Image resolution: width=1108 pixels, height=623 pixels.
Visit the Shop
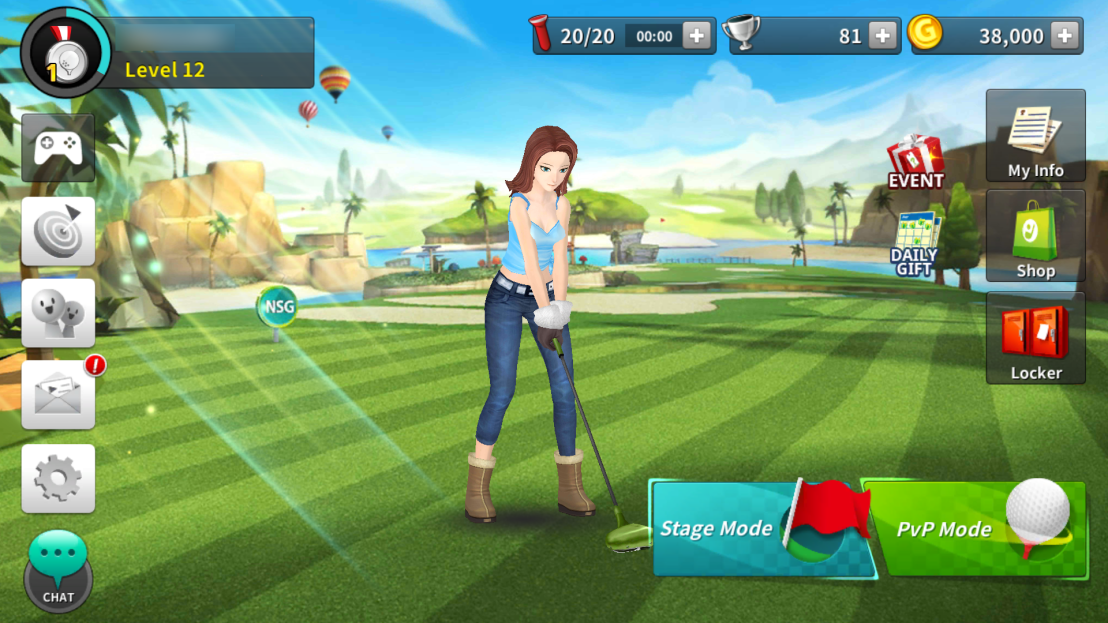coord(1035,236)
